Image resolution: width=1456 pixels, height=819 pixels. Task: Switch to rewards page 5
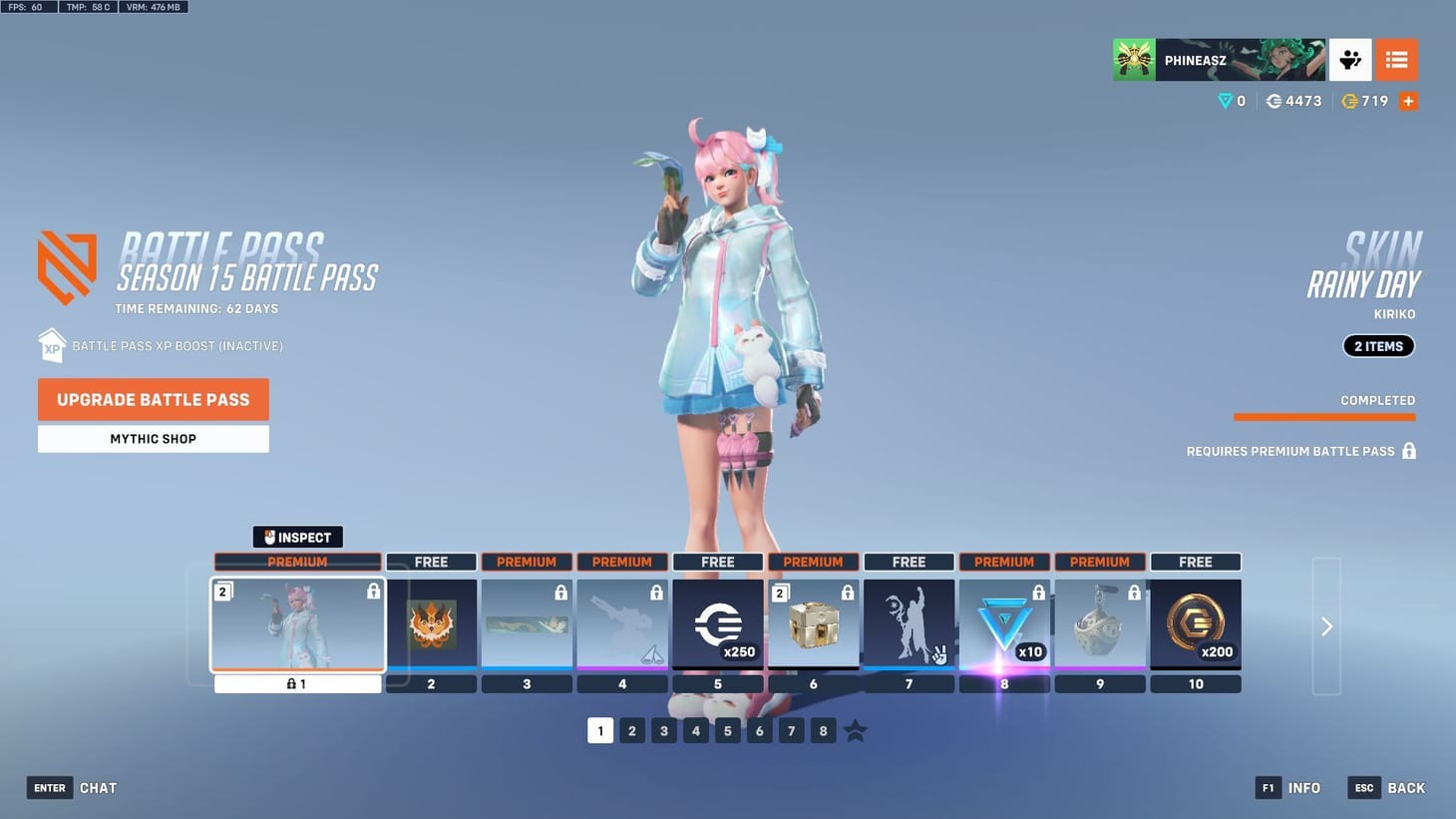(728, 730)
